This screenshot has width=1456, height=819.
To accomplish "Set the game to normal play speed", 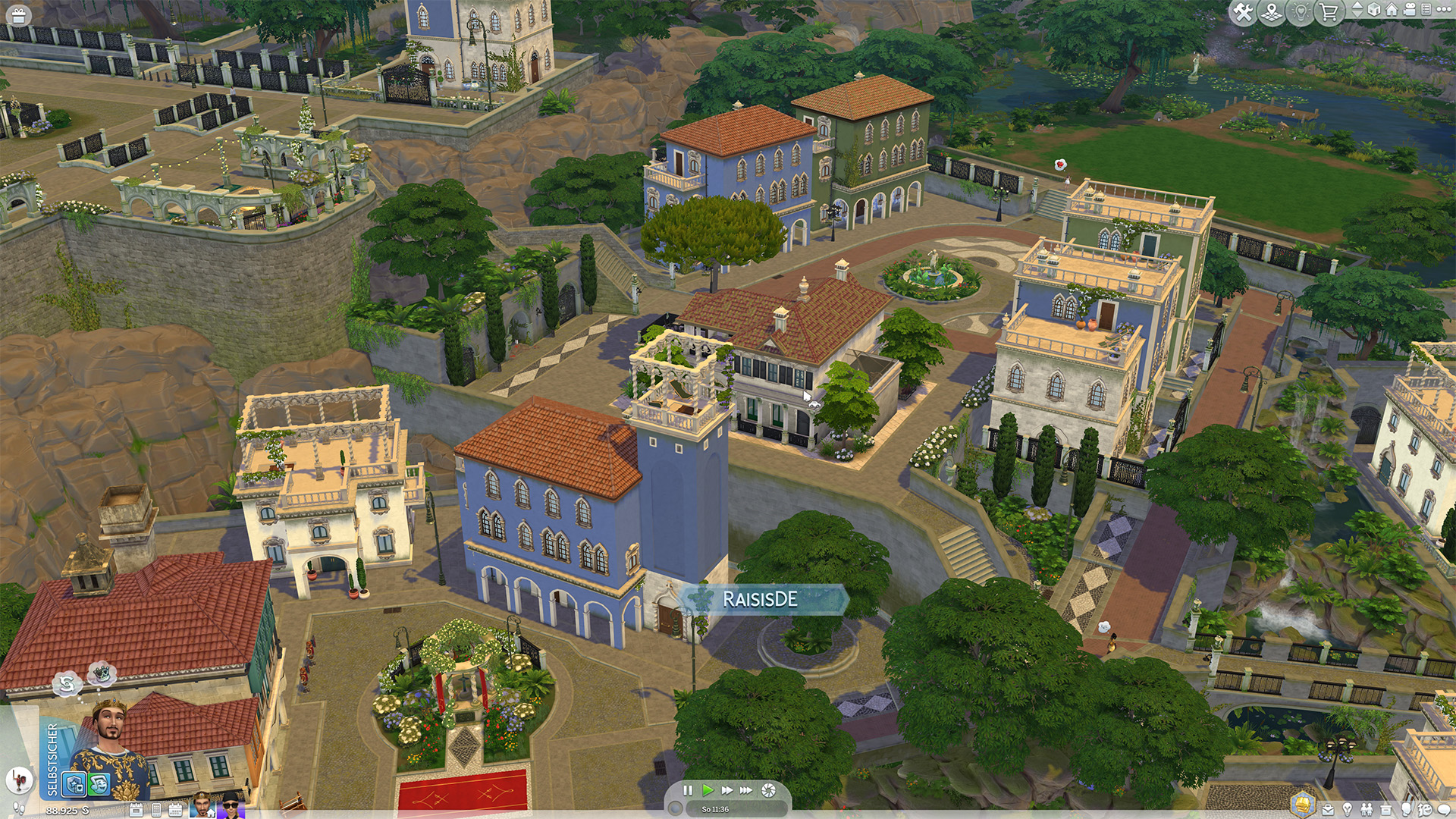I will coord(708,790).
